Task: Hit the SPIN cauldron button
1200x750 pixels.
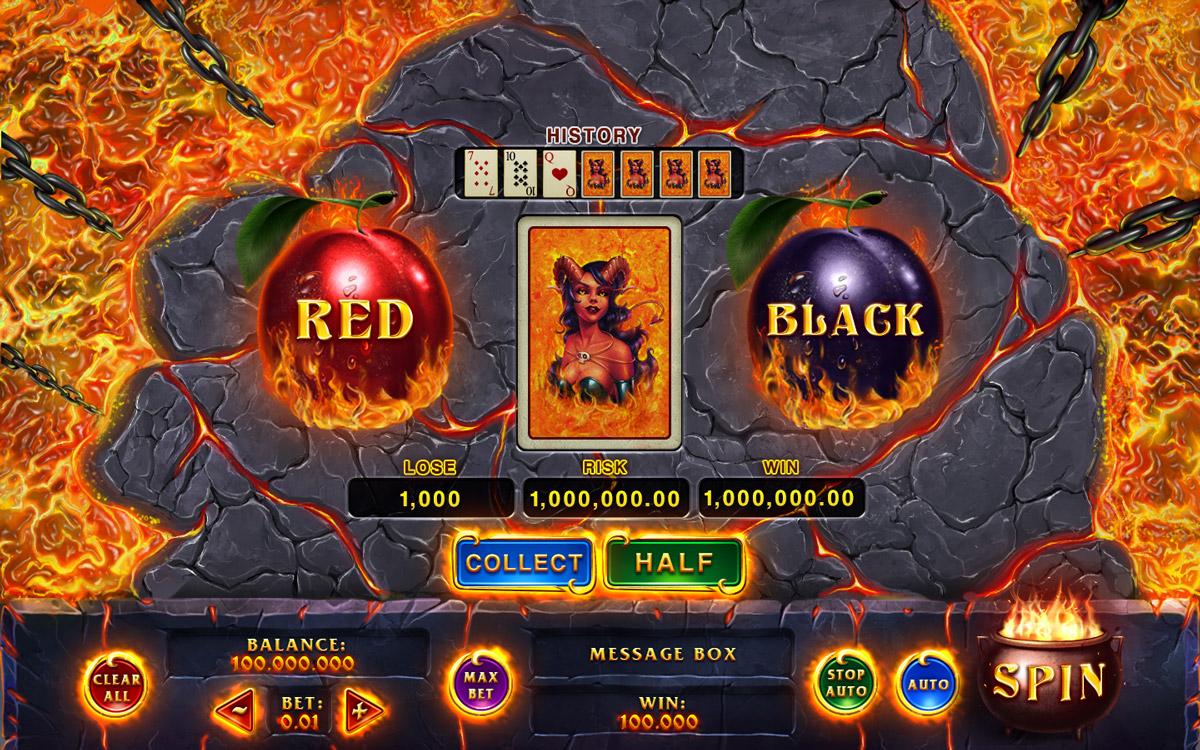Action: click(x=1049, y=680)
